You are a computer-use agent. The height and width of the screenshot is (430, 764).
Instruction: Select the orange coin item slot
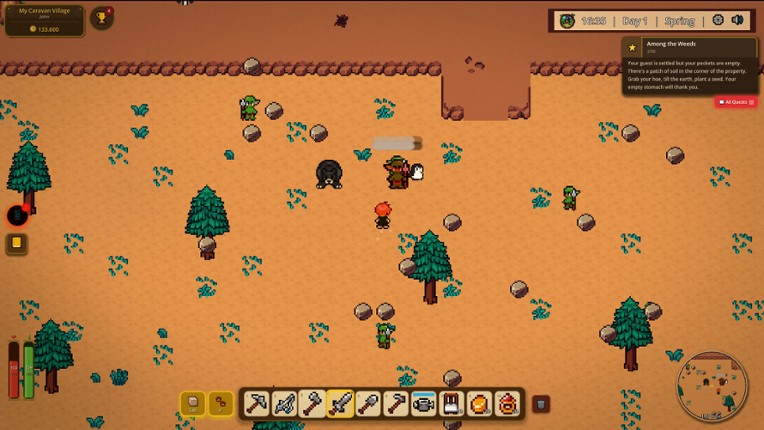tap(480, 404)
